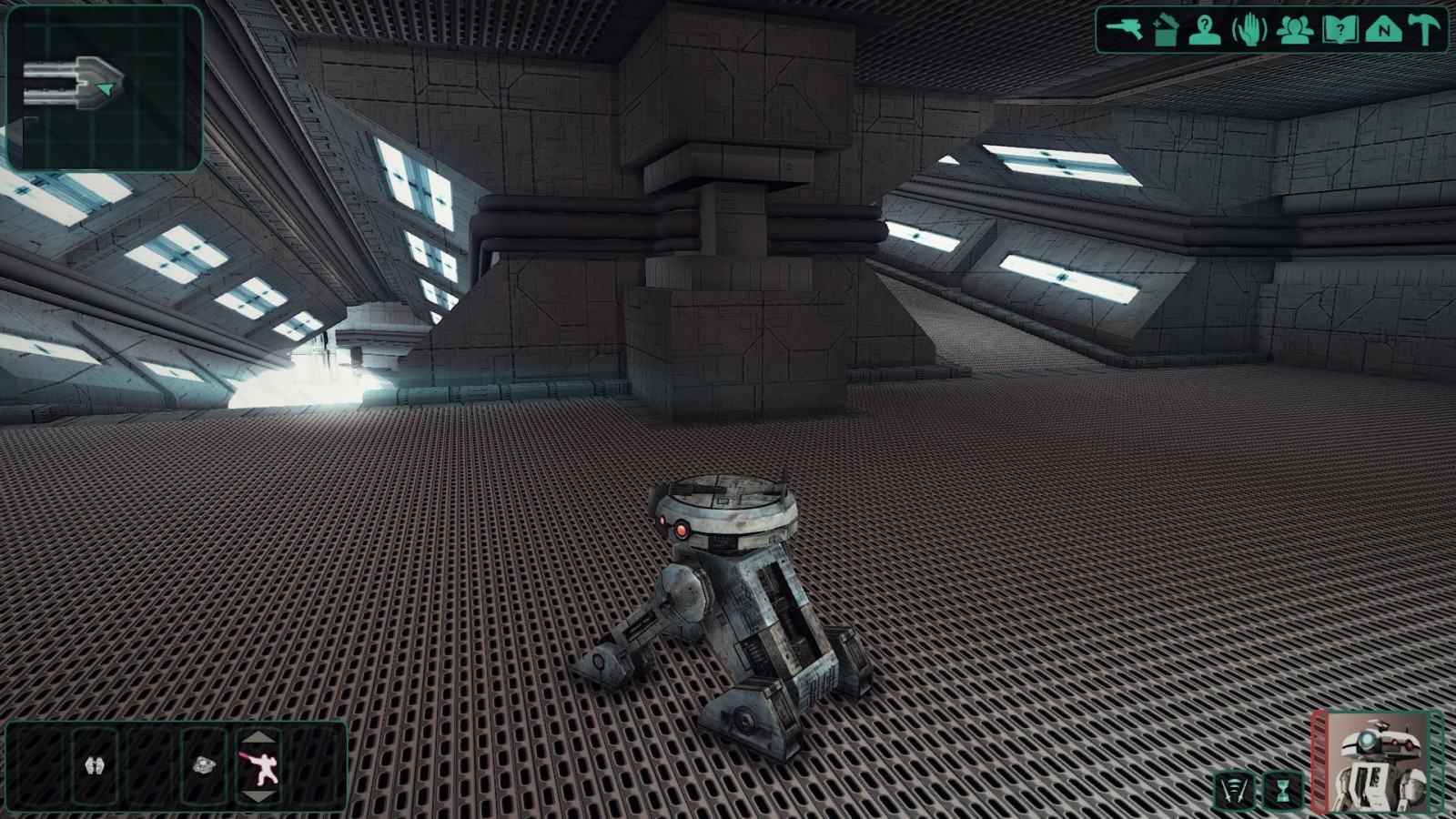
Task: Toggle solo mode with the crossed swords icon
Action: pos(1234,791)
